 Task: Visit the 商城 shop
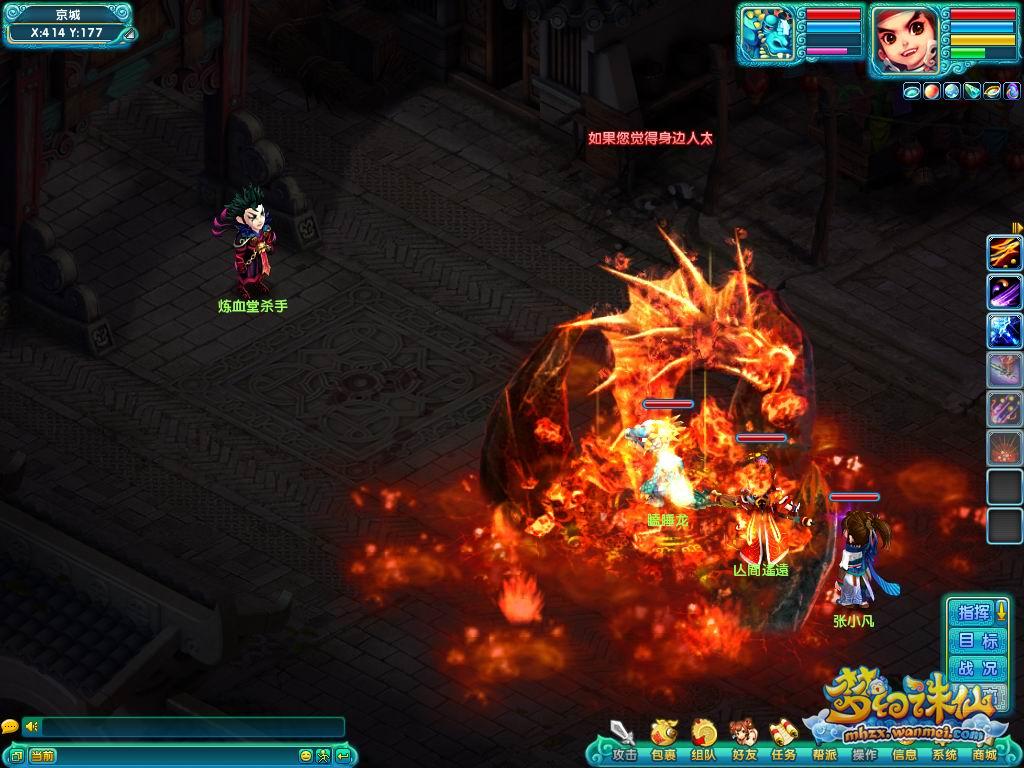point(984,754)
